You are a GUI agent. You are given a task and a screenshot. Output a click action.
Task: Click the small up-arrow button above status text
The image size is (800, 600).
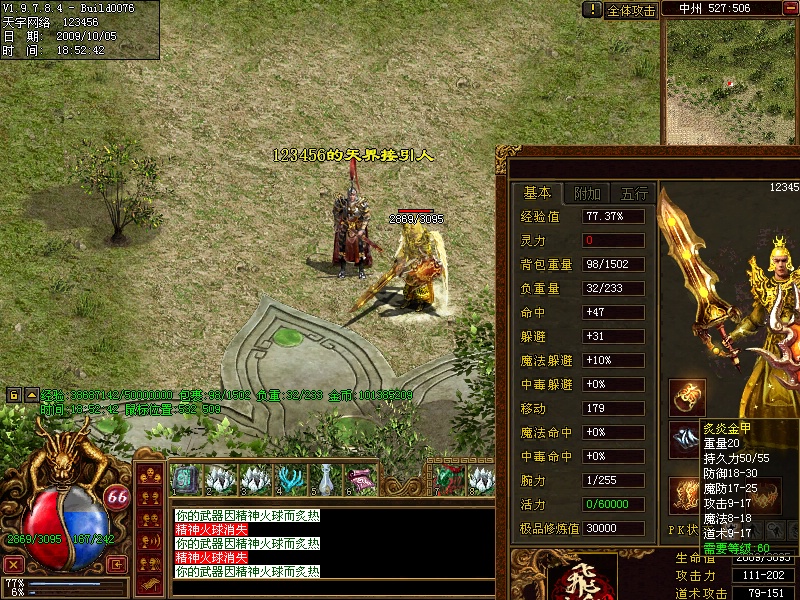(x=31, y=395)
